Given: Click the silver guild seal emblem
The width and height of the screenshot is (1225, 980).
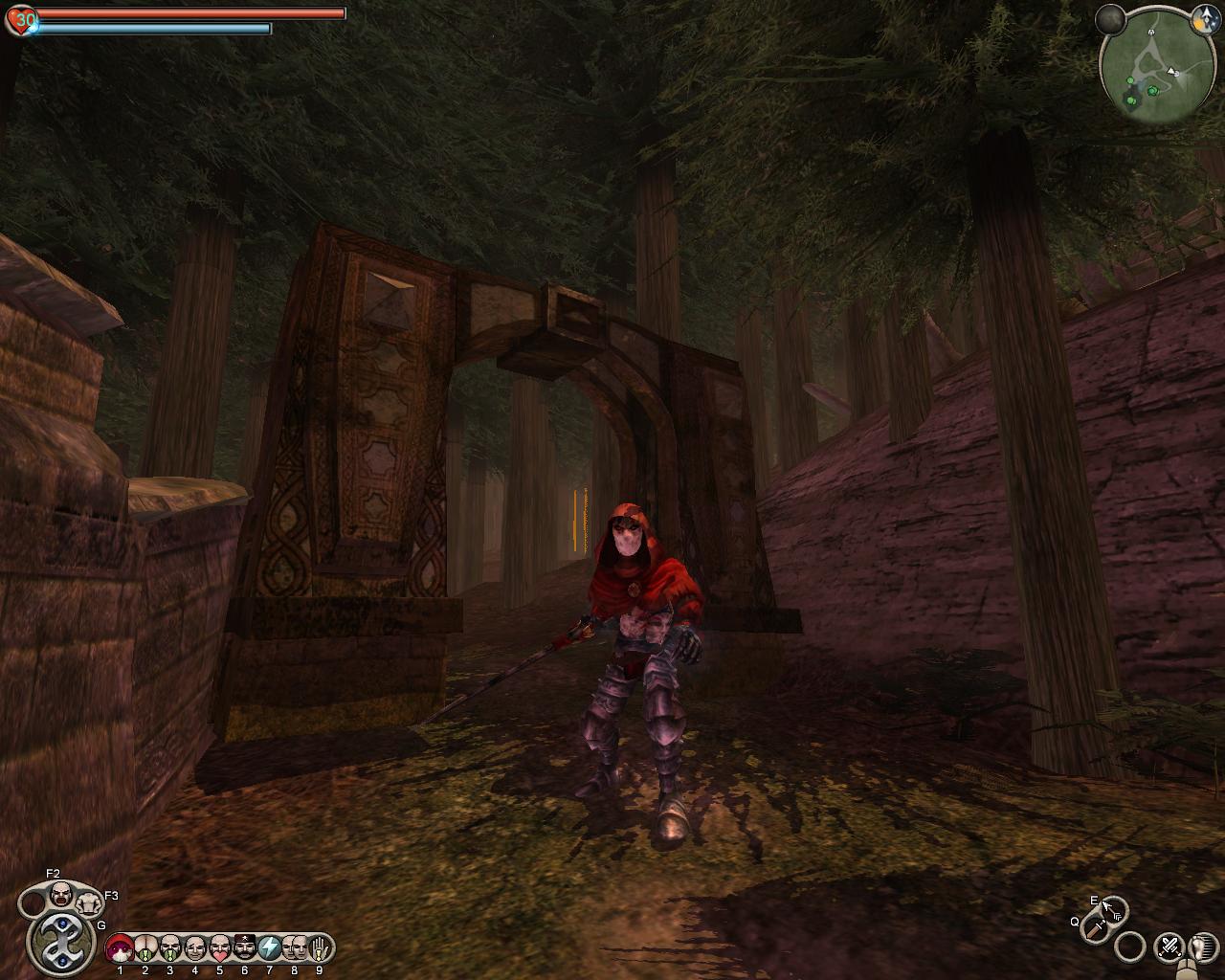Looking at the screenshot, I should (x=60, y=942).
